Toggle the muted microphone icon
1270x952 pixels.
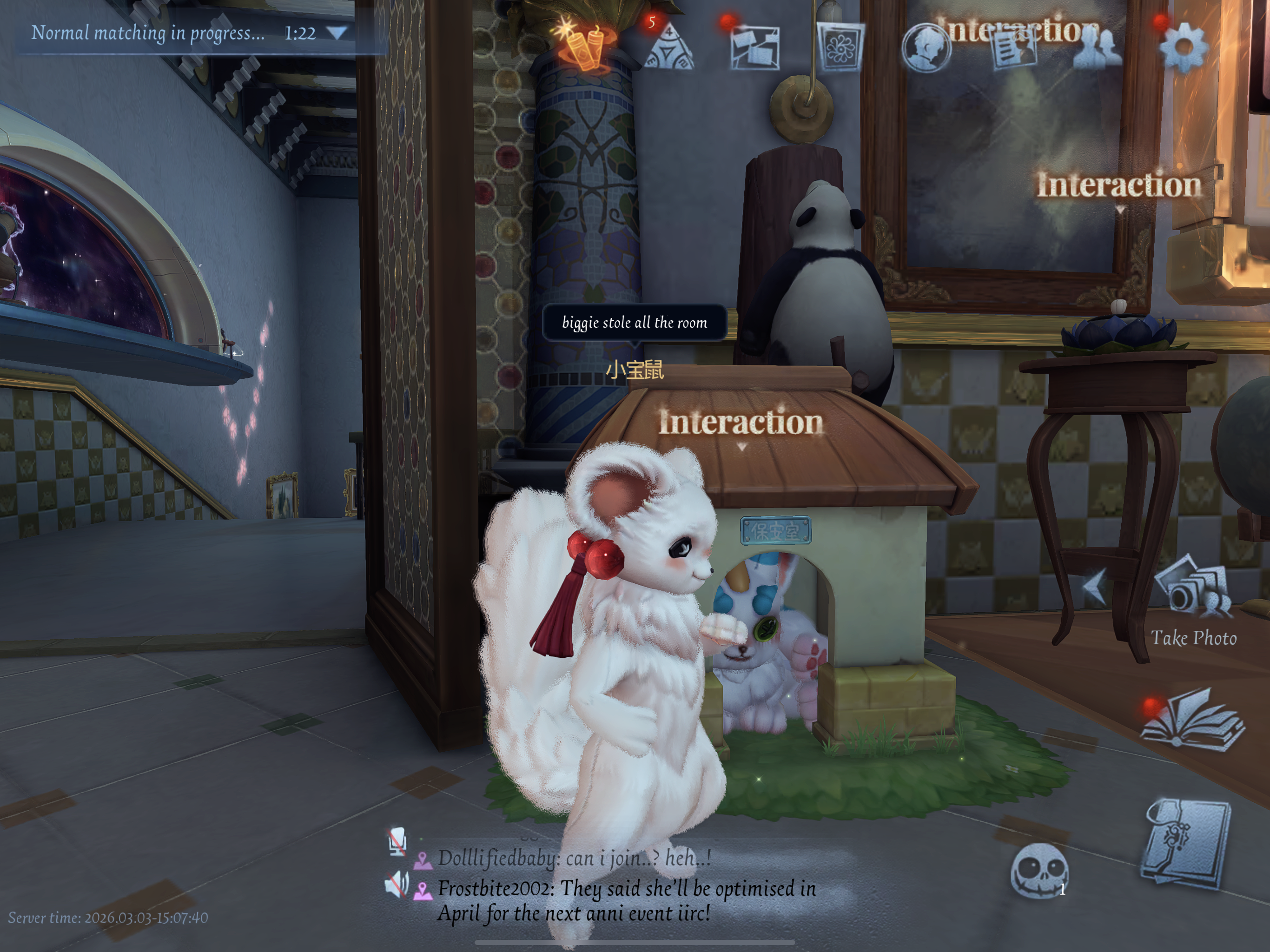[397, 842]
